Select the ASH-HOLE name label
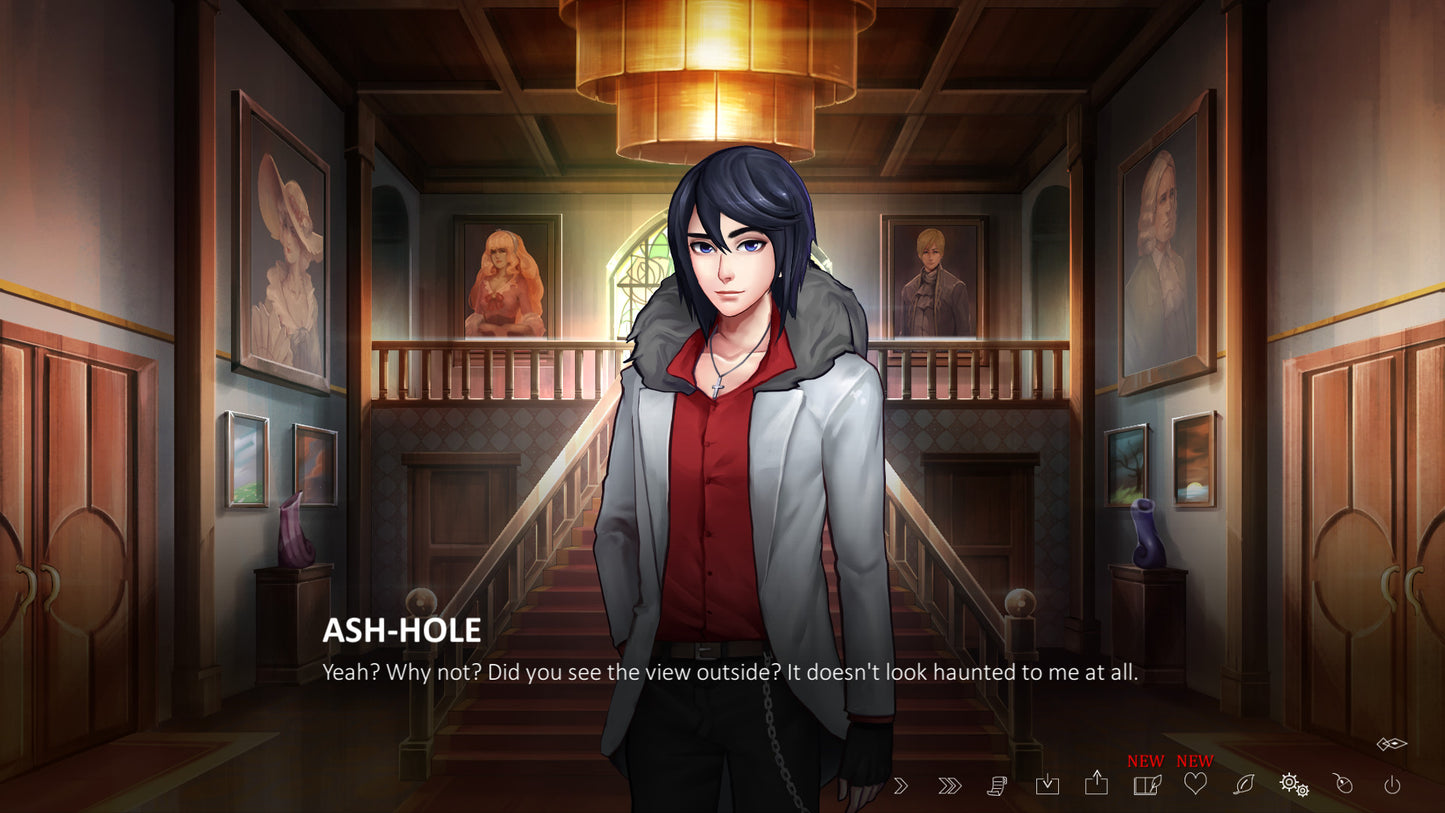This screenshot has height=813, width=1445. 400,630
